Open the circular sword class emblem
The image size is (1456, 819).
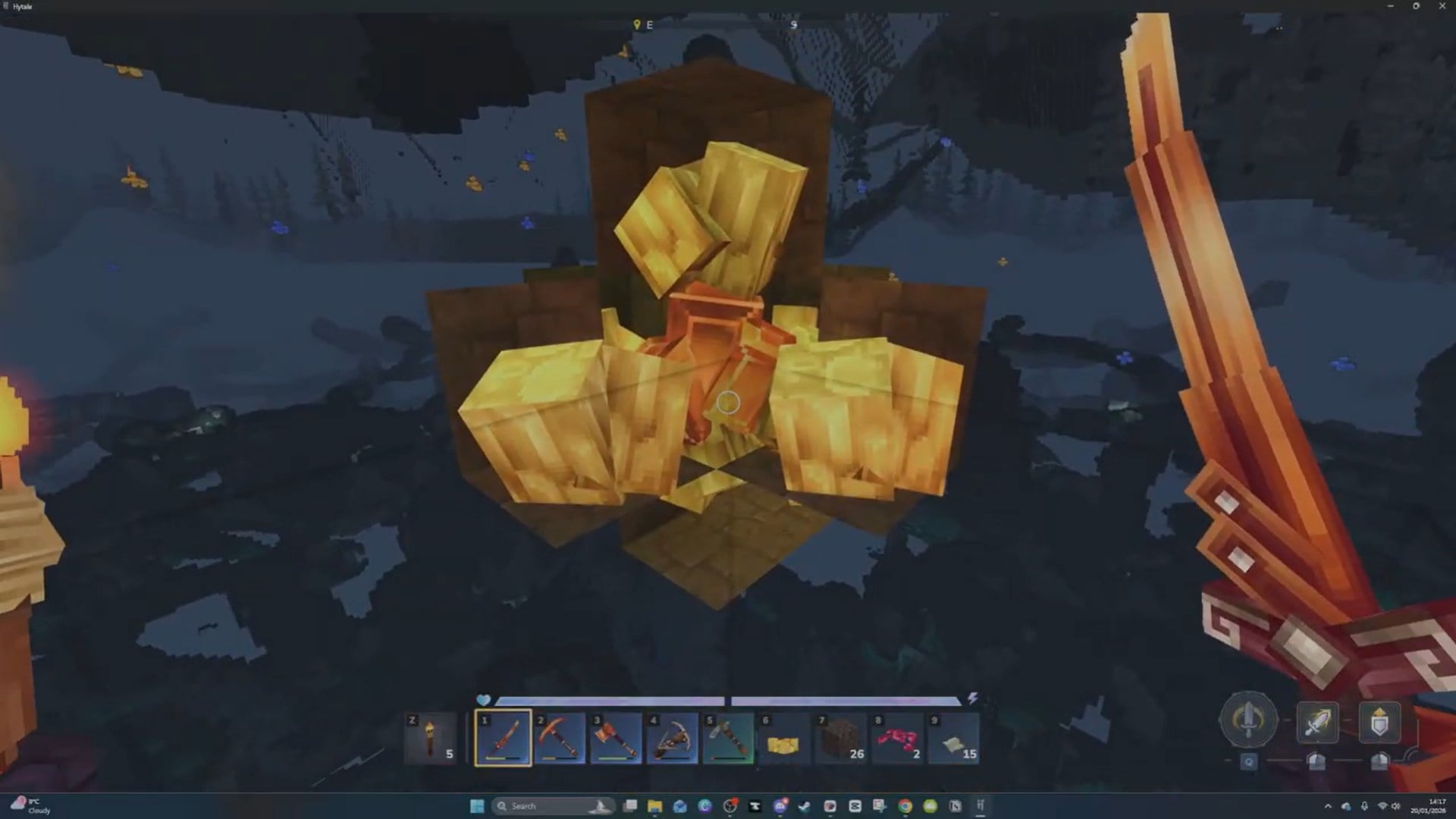(x=1250, y=720)
